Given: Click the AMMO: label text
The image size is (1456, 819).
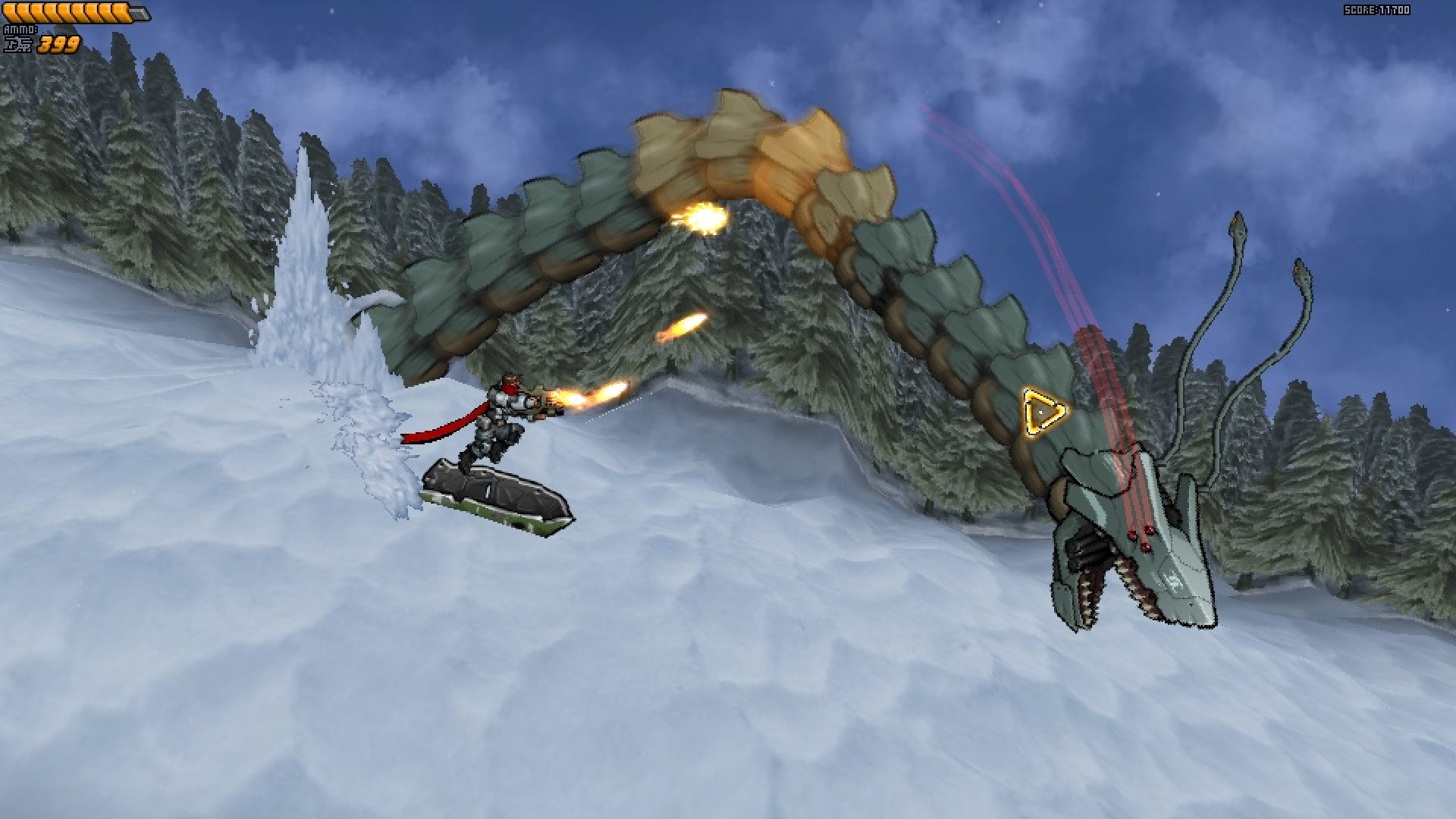Looking at the screenshot, I should 20,29.
